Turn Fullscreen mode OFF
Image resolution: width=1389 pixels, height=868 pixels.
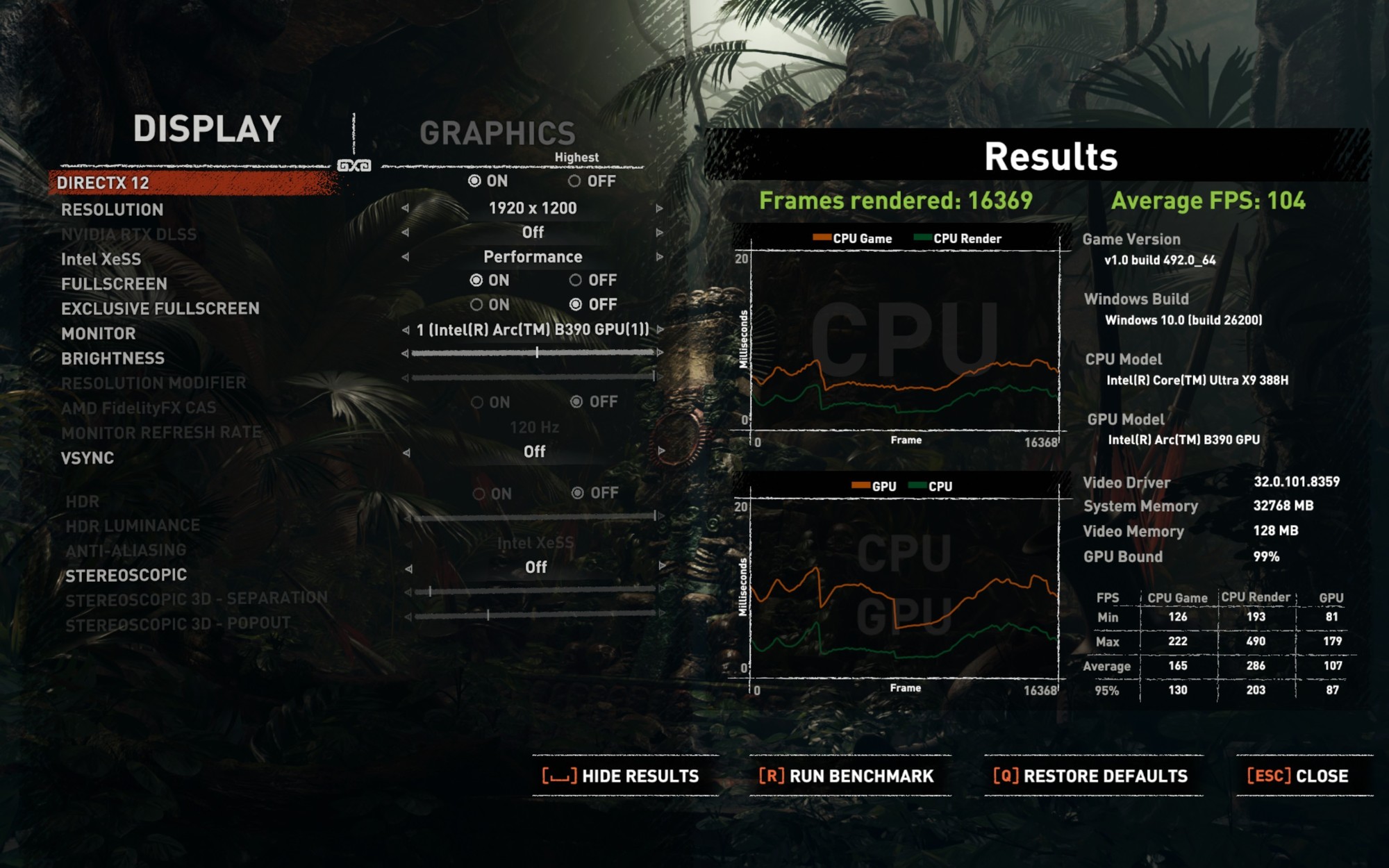pyautogui.click(x=575, y=281)
